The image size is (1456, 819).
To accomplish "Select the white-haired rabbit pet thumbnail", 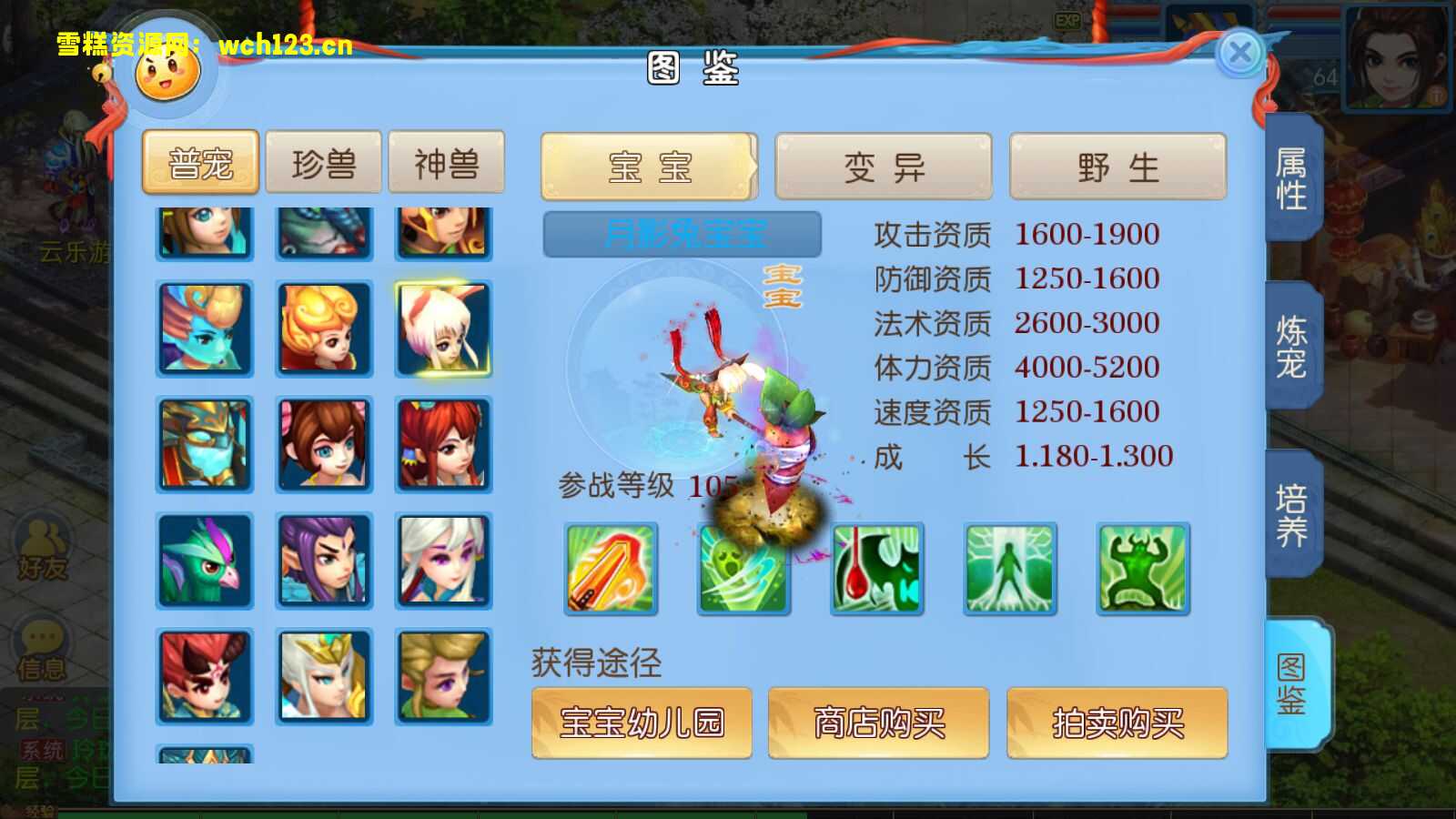I will [444, 328].
